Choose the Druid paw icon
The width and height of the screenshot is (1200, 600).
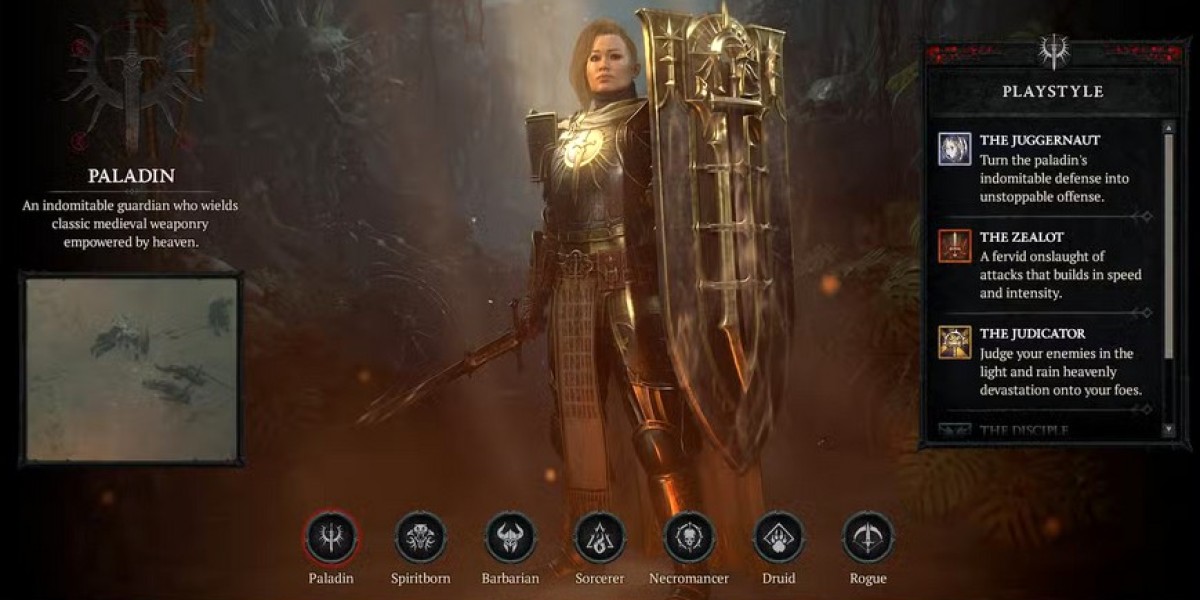(779, 538)
